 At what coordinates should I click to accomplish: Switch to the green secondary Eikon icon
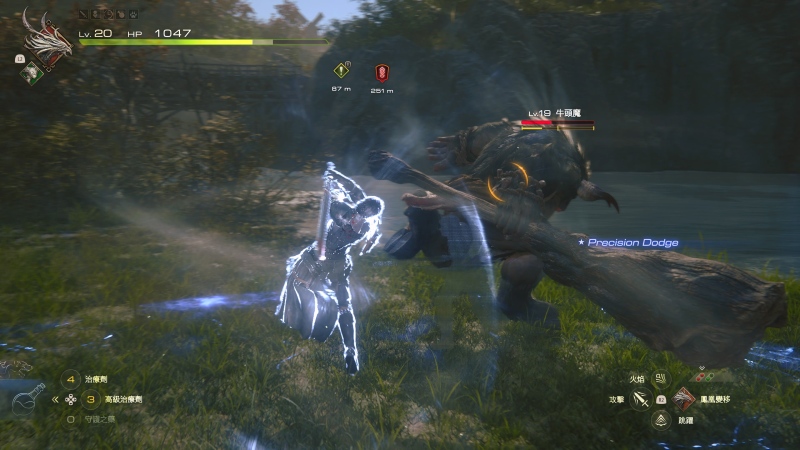coord(30,71)
